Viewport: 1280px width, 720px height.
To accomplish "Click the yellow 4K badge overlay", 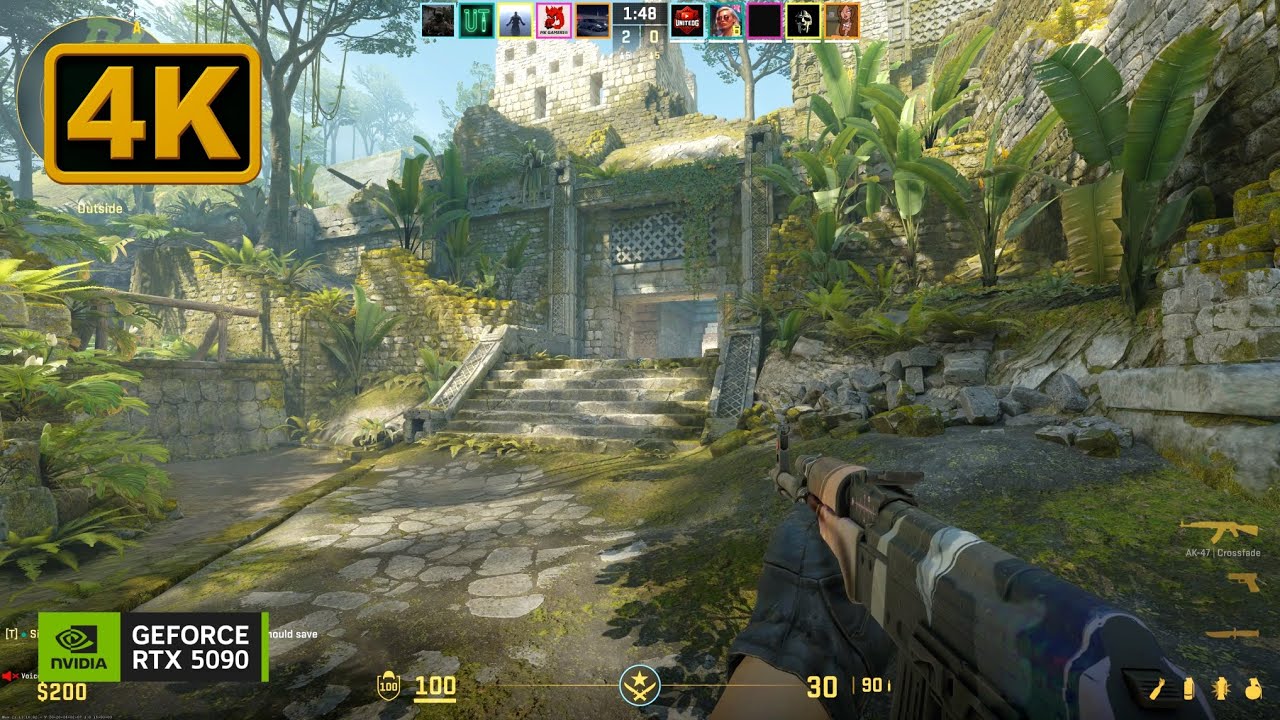I will (152, 113).
